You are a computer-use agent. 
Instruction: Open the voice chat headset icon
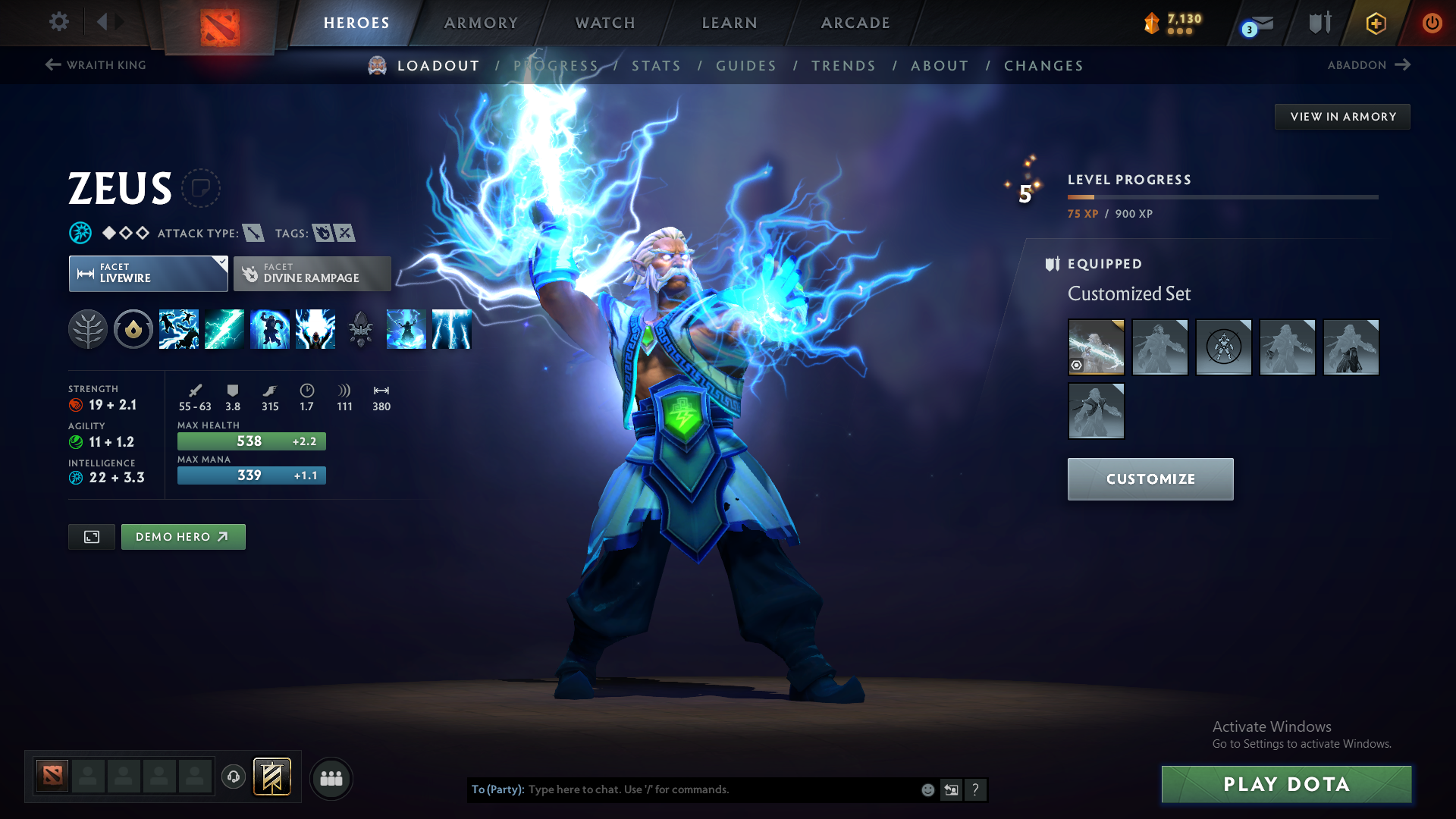click(x=234, y=777)
